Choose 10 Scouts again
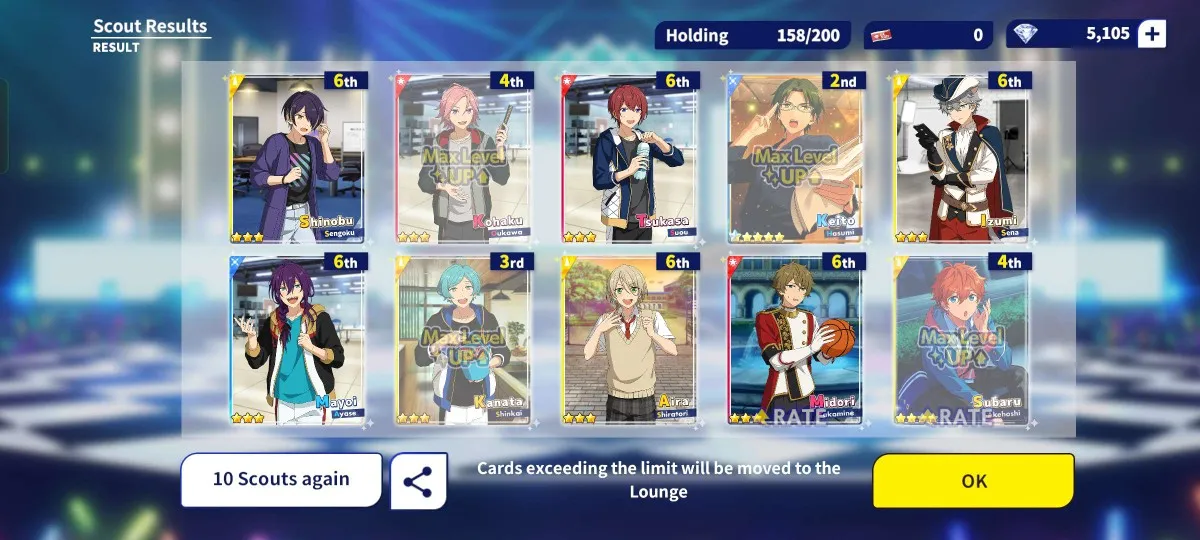The height and width of the screenshot is (540, 1200). 281,479
